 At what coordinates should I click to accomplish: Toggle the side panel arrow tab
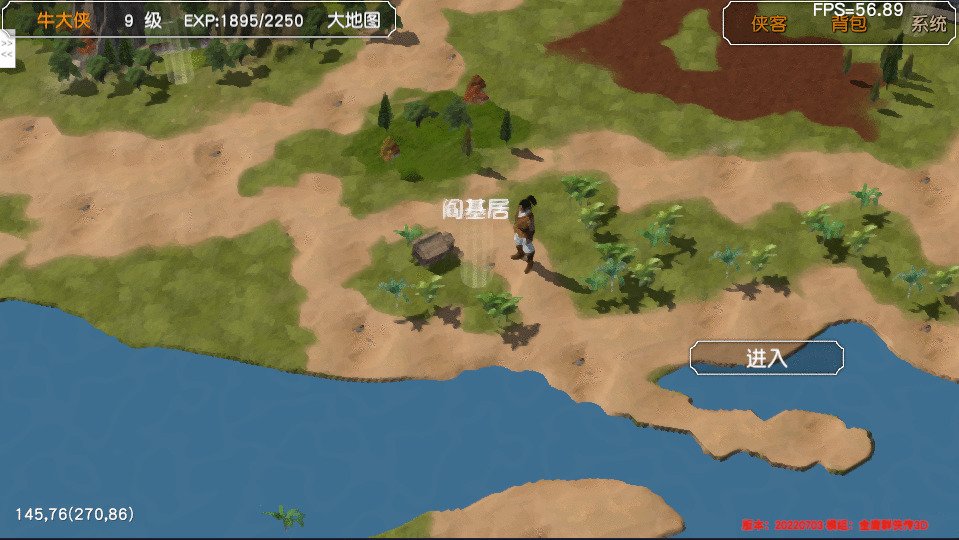6,49
